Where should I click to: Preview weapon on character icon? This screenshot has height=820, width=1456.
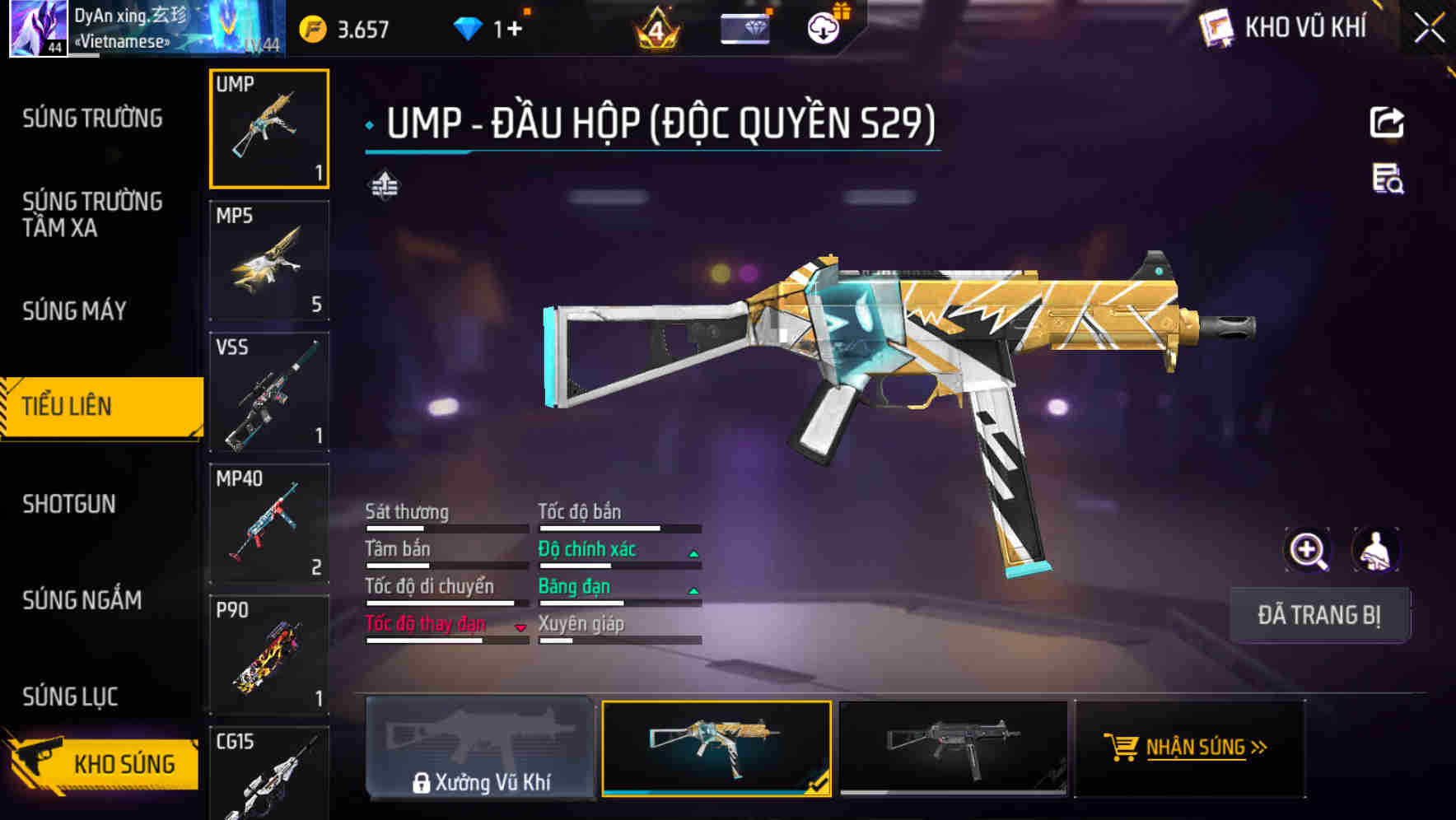pyautogui.click(x=1375, y=550)
